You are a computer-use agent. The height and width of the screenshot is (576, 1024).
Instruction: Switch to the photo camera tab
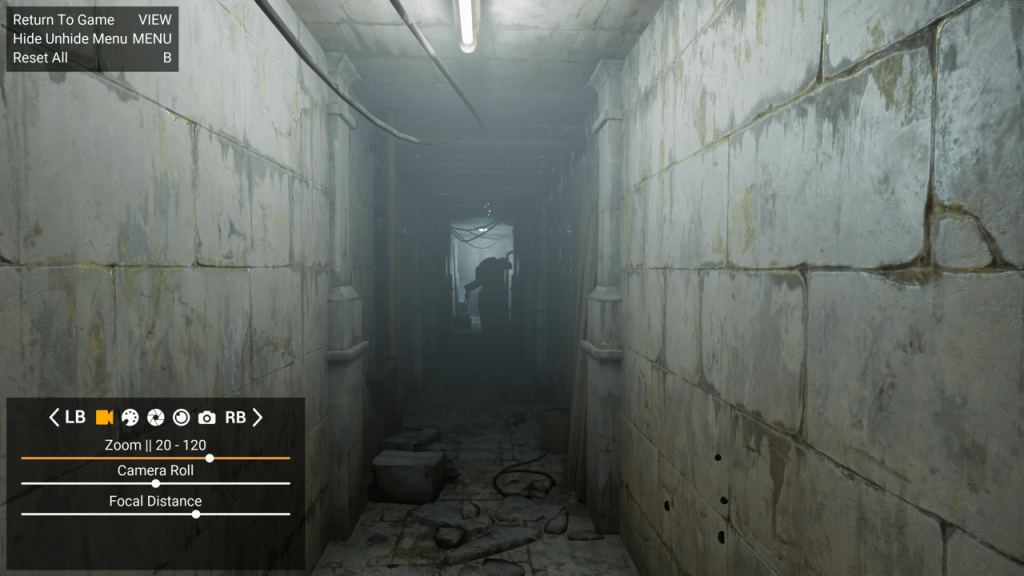coord(207,417)
